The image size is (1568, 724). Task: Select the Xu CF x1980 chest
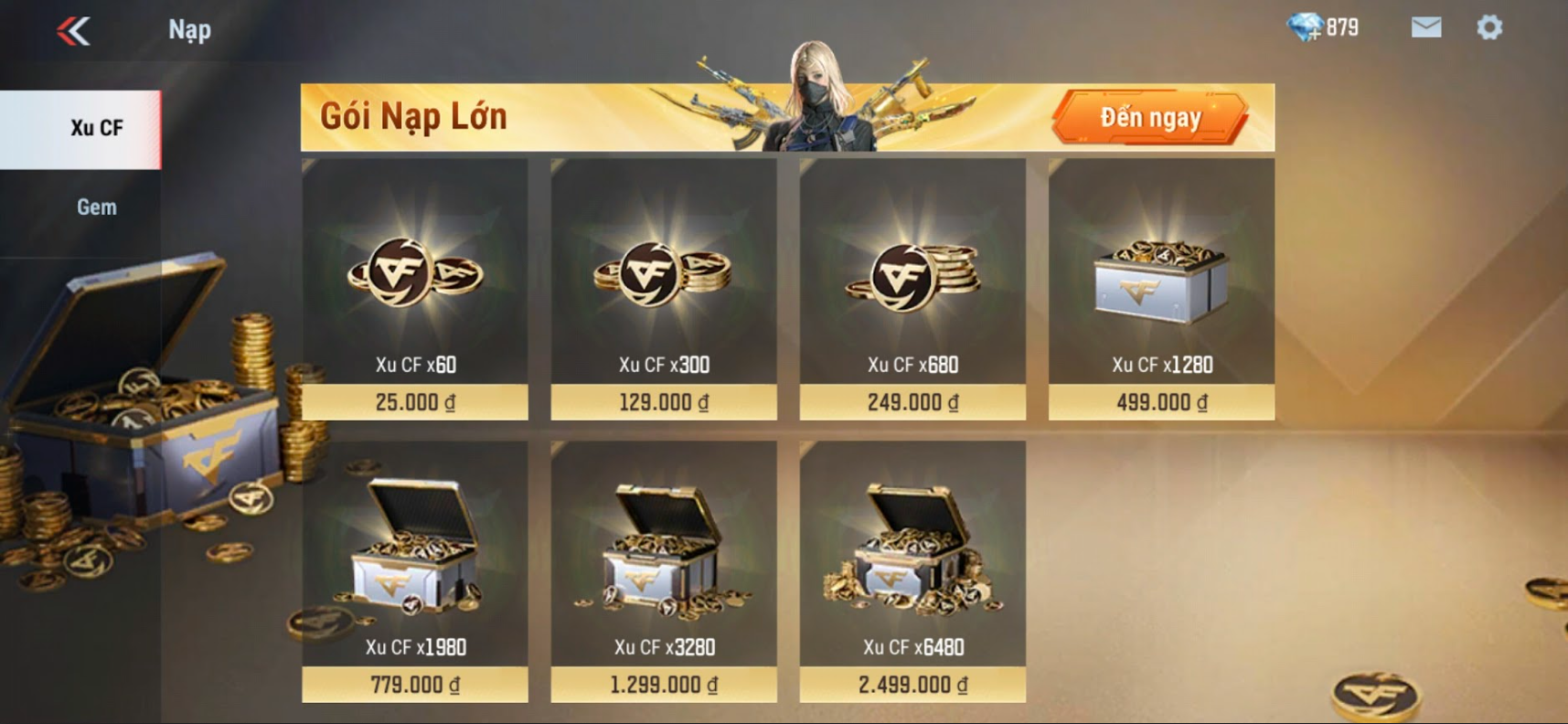415,571
